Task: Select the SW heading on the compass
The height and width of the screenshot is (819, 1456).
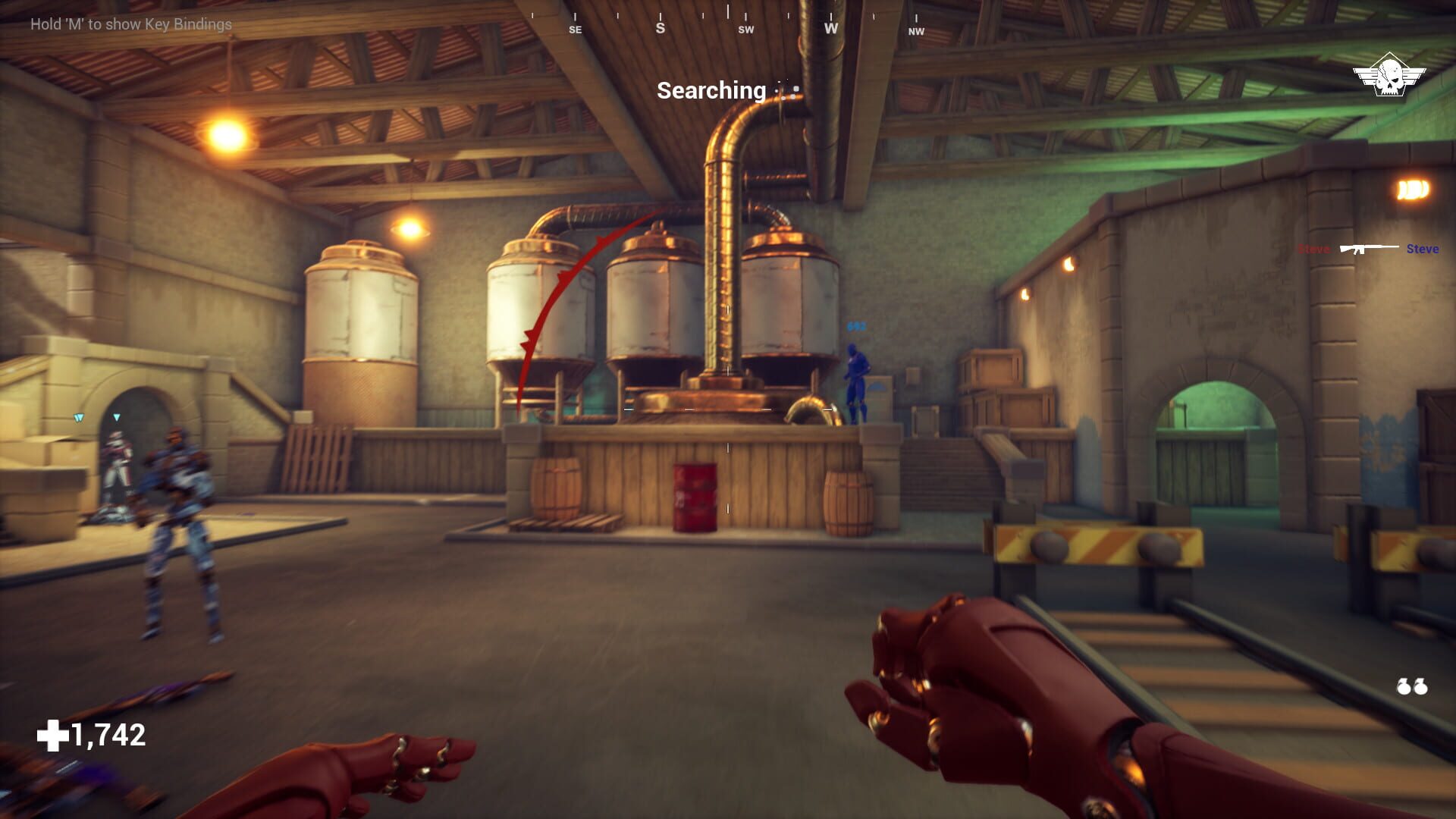Action: (746, 31)
